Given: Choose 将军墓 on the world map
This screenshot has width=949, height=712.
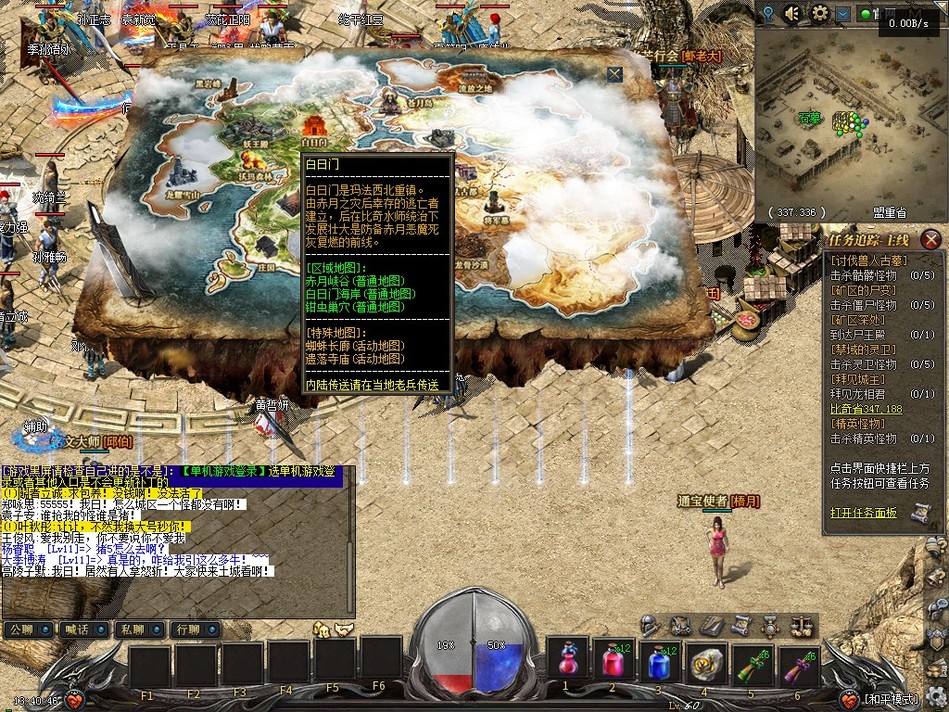Looking at the screenshot, I should (x=496, y=204).
